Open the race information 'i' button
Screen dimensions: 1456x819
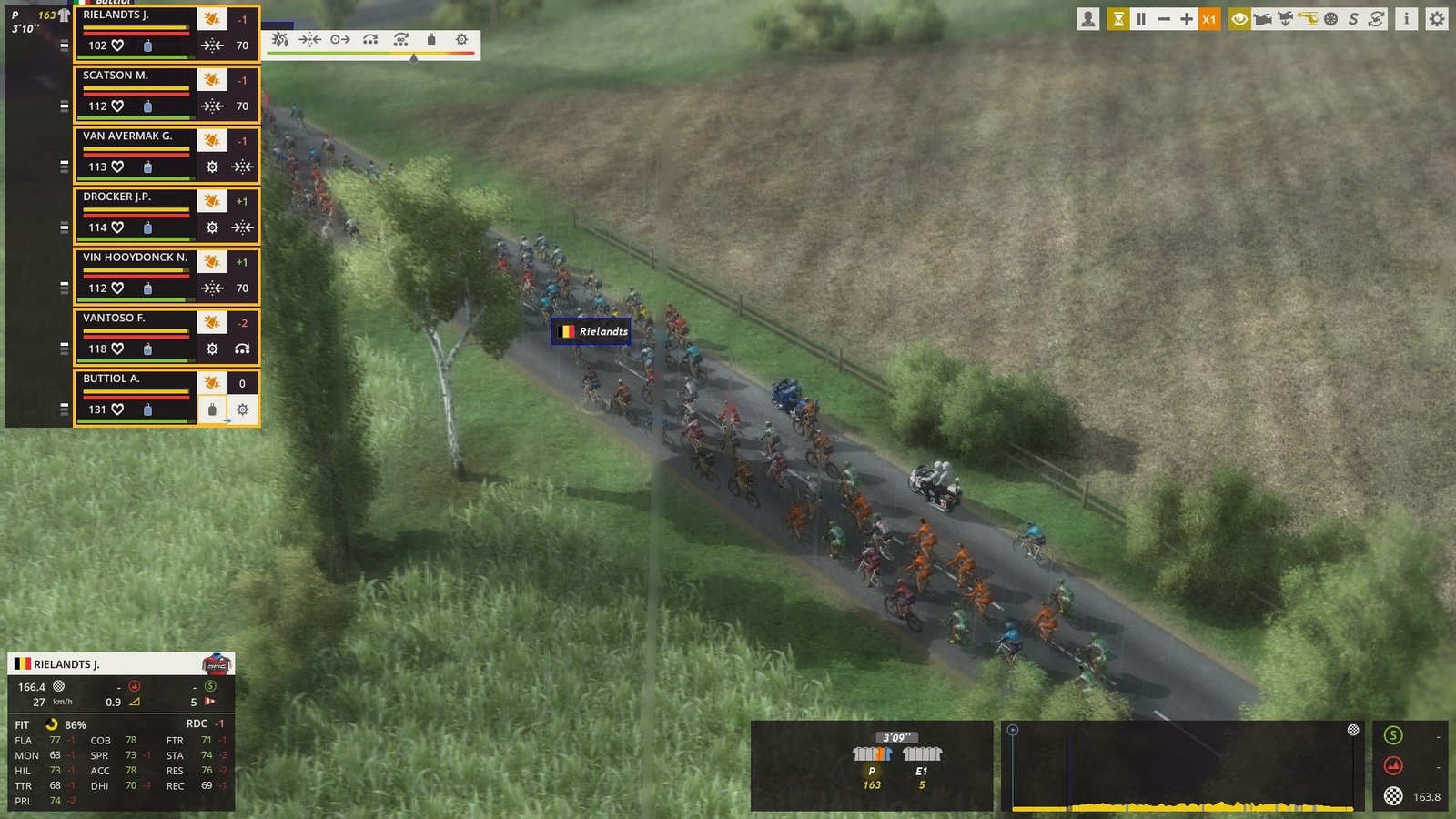tap(1406, 19)
